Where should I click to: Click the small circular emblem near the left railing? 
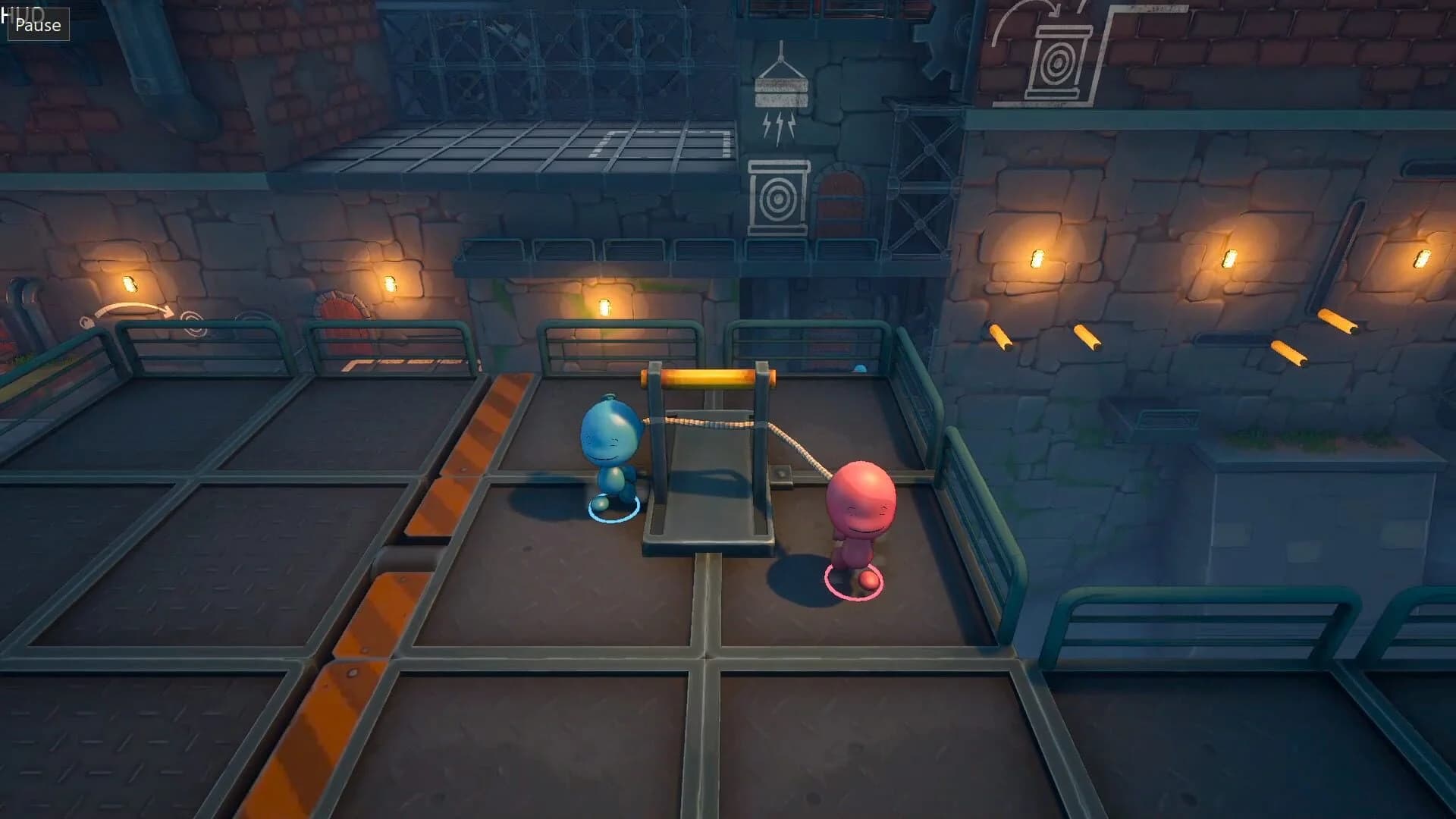[x=192, y=322]
